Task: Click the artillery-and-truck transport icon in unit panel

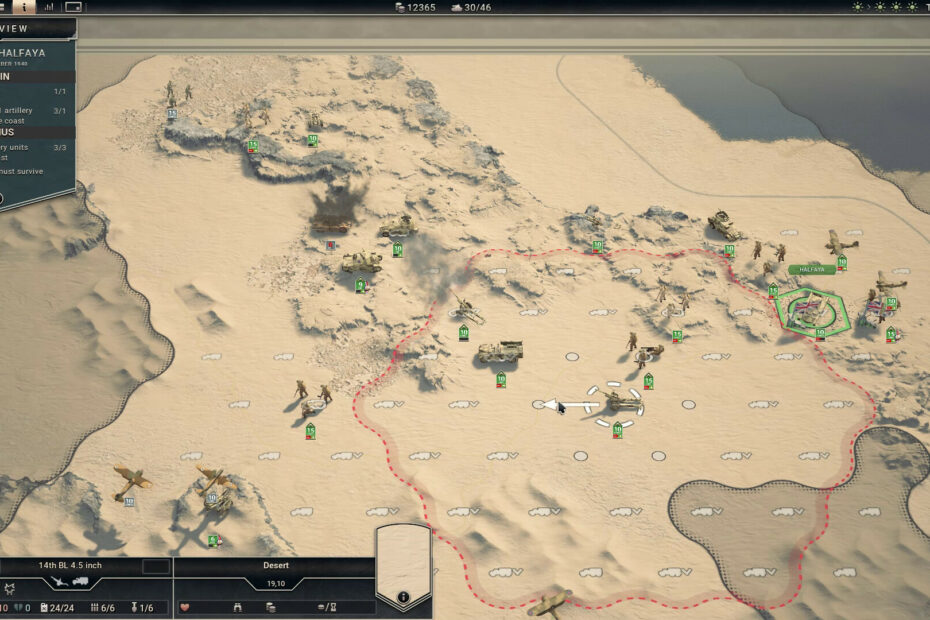Action: (70, 581)
